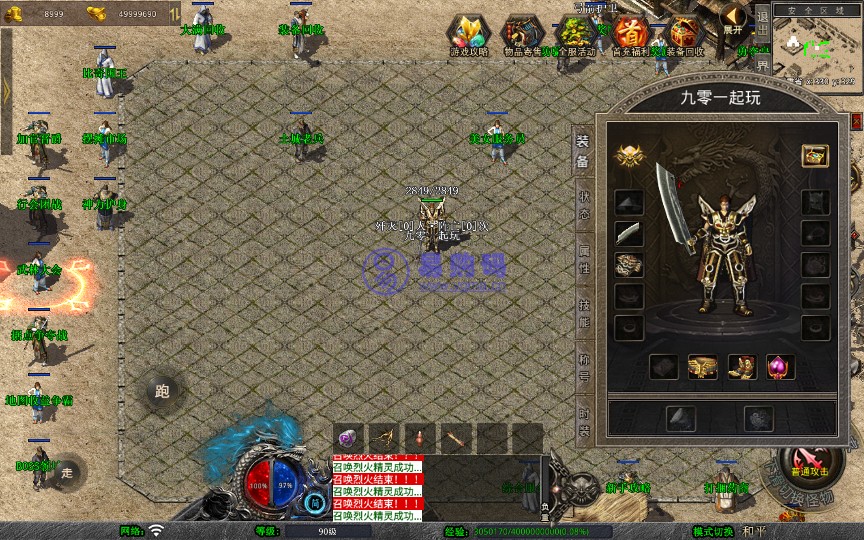Open the 装备回收 treasure chest icon
This screenshot has height=540, width=864.
pos(685,33)
